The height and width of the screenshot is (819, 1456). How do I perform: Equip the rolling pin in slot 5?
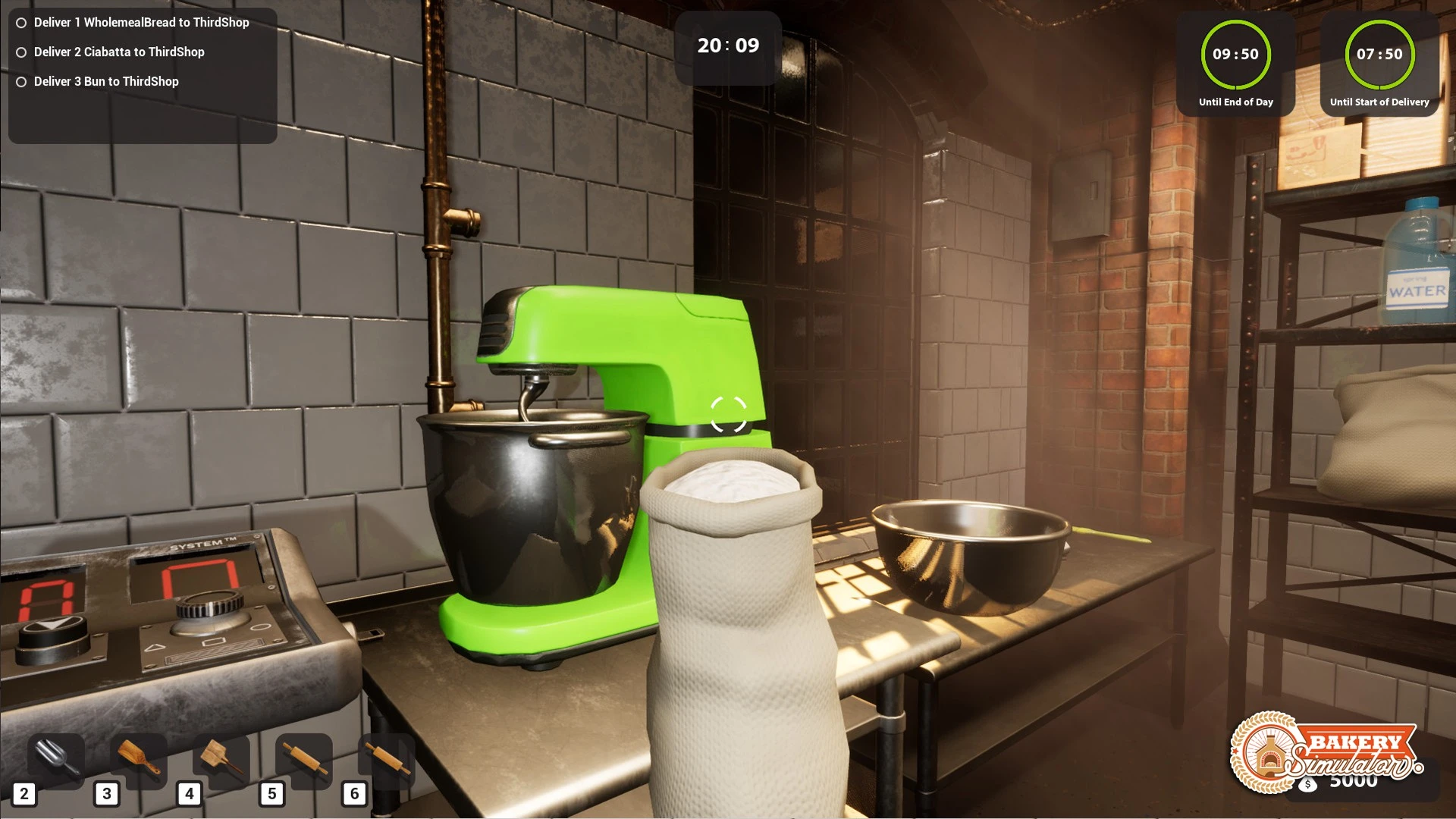[304, 759]
